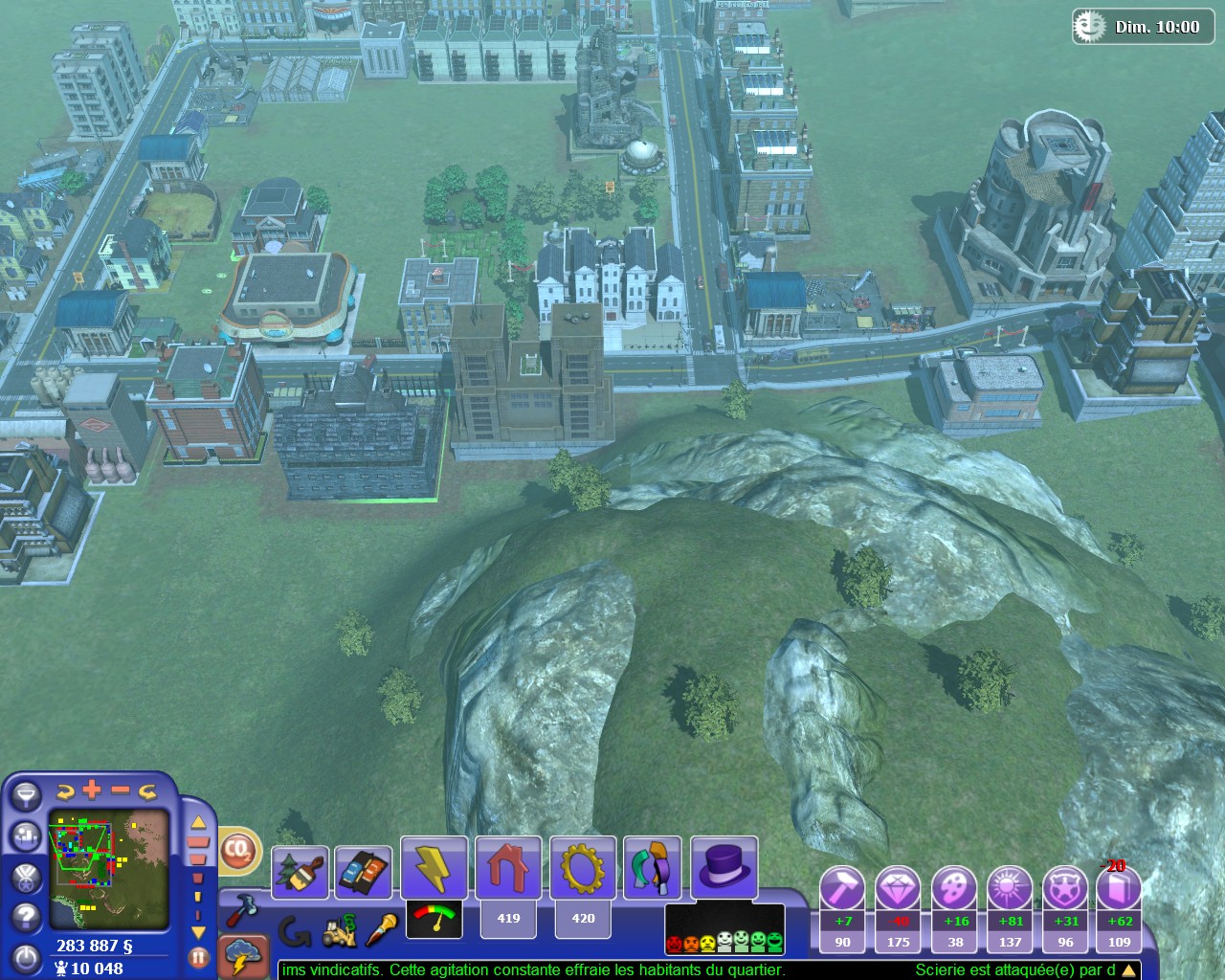Toggle the CO2 pollution indicator
This screenshot has height=980, width=1225.
click(237, 850)
